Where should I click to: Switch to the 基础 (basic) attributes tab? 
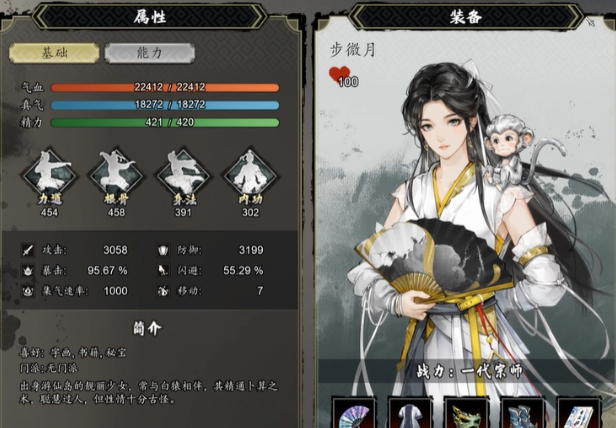[x=54, y=53]
